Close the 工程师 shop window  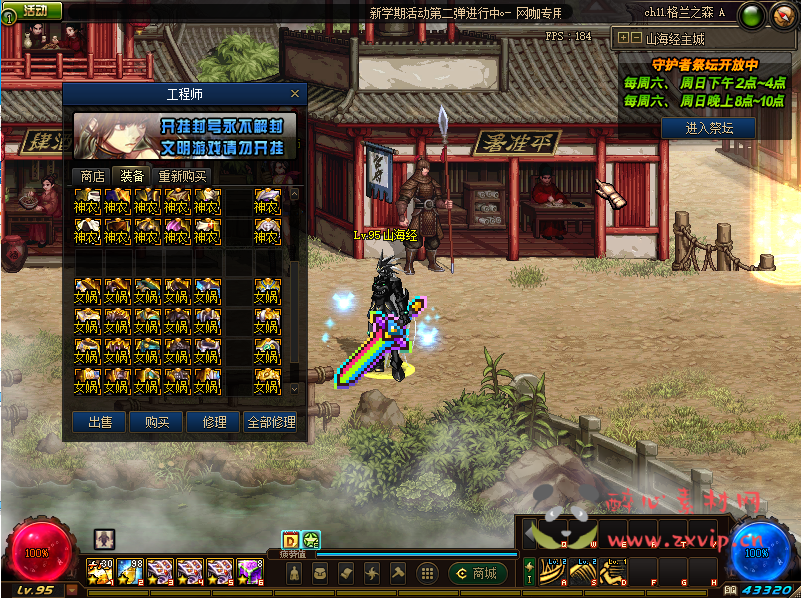(294, 94)
